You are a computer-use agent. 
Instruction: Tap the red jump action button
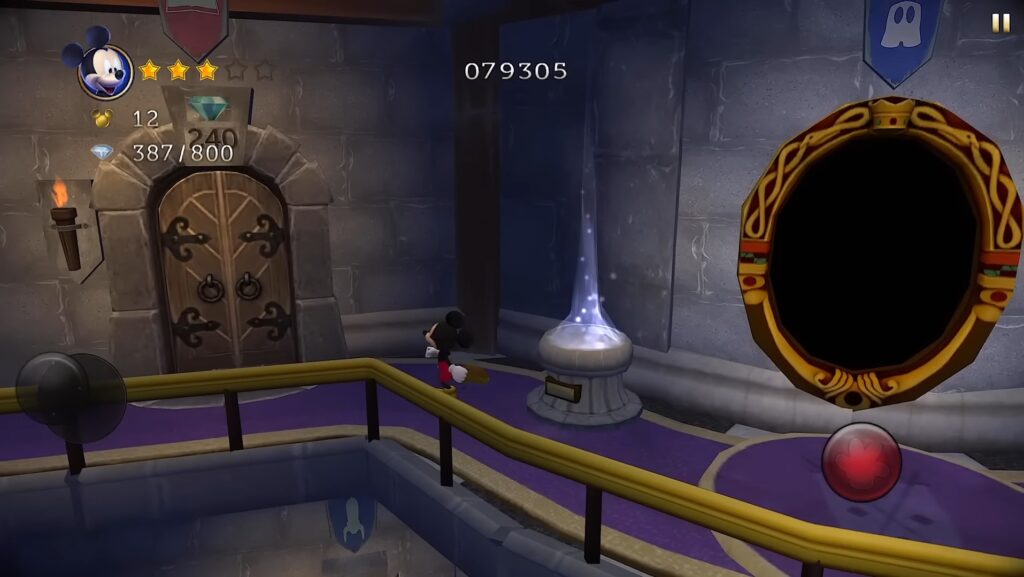pyautogui.click(x=861, y=462)
